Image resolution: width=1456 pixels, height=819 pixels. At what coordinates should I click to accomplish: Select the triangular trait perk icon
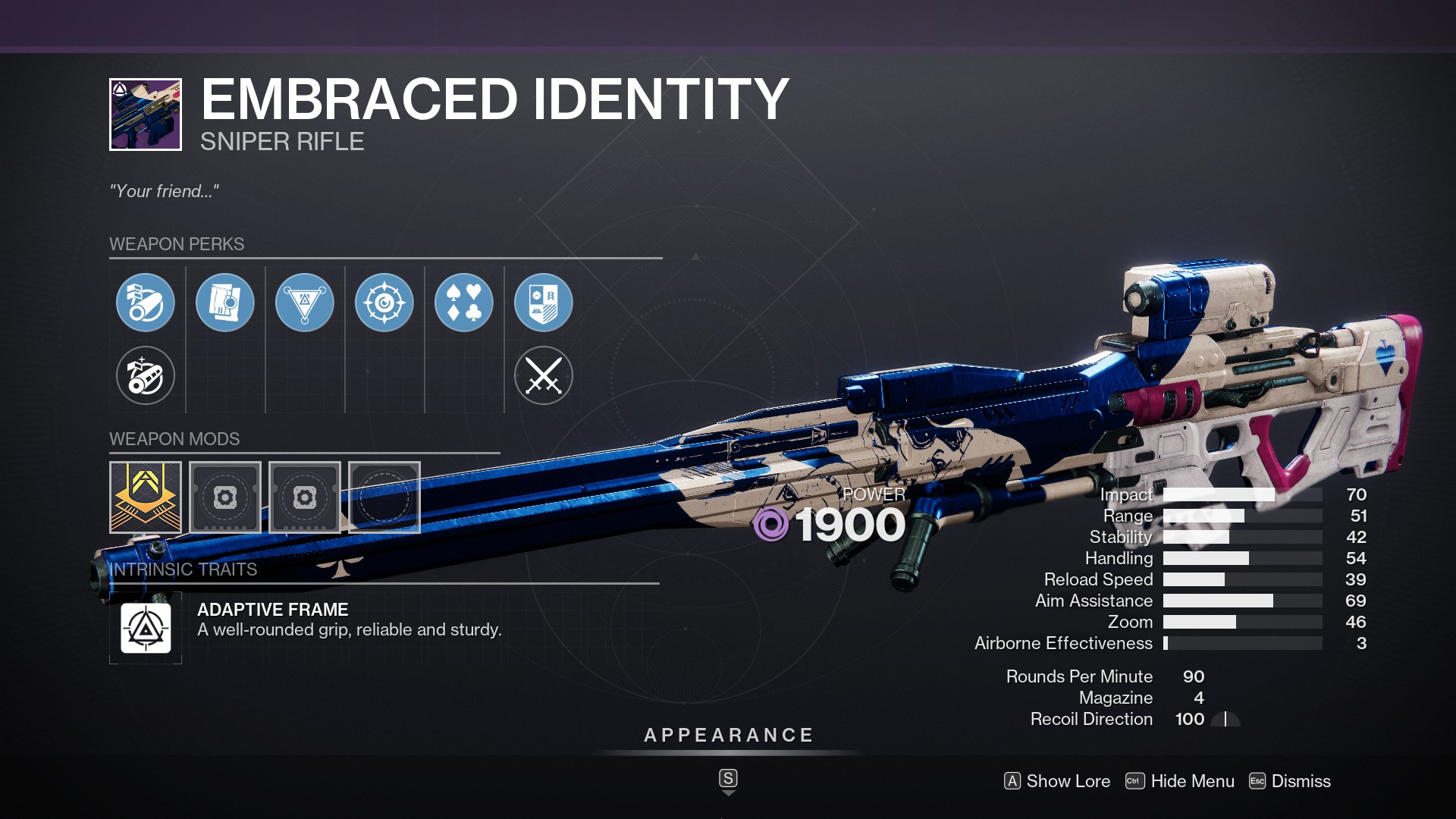305,303
